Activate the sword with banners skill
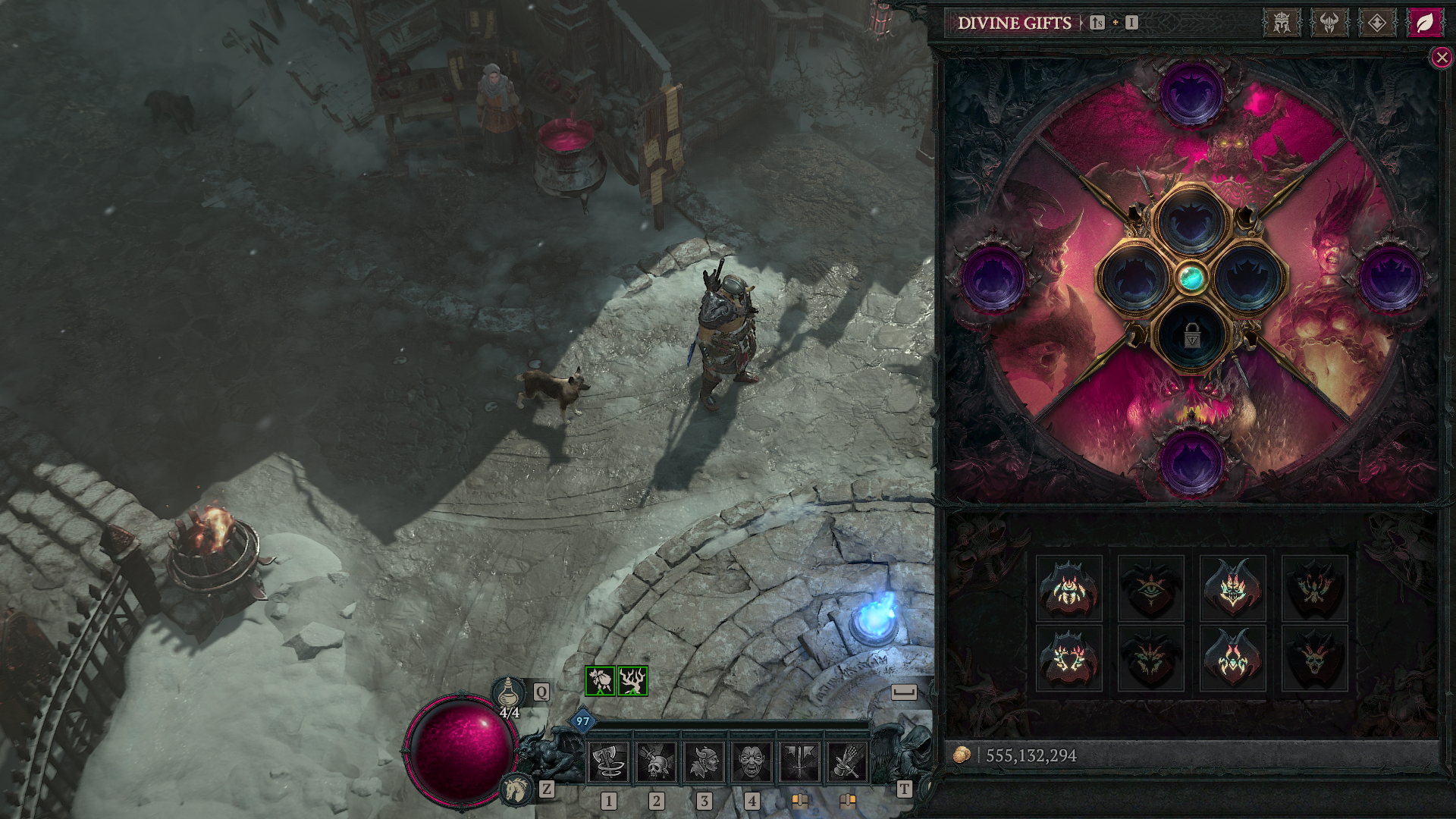The width and height of the screenshot is (1456, 819). point(799,761)
